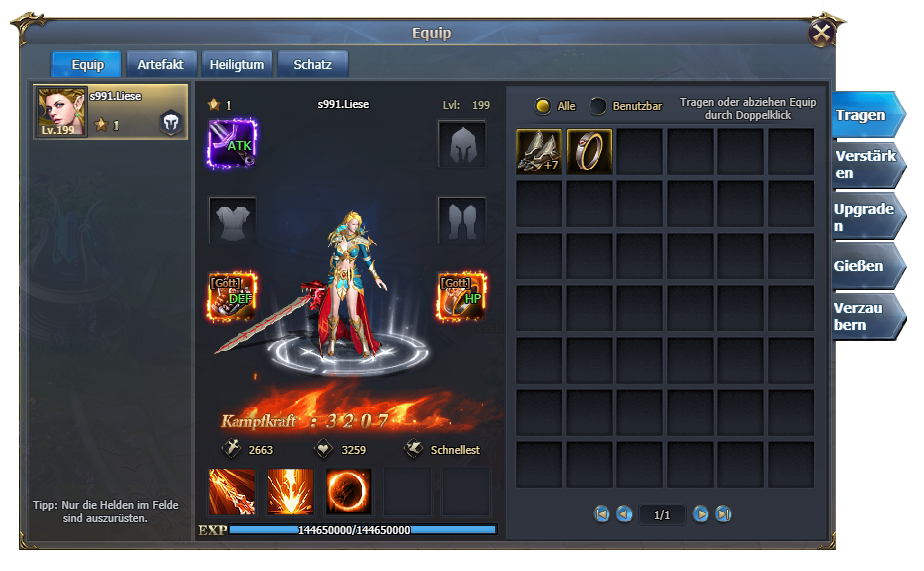Select the Alle filter option
This screenshot has width=924, height=571.
(543, 106)
